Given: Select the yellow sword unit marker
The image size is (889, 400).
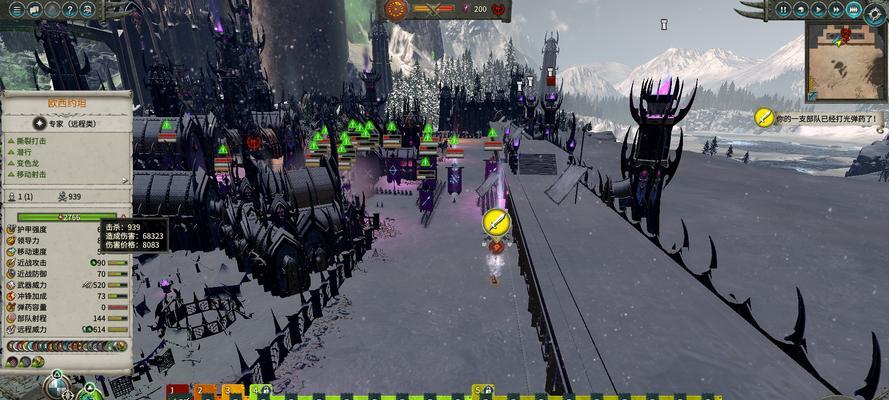Looking at the screenshot, I should coord(495,222).
